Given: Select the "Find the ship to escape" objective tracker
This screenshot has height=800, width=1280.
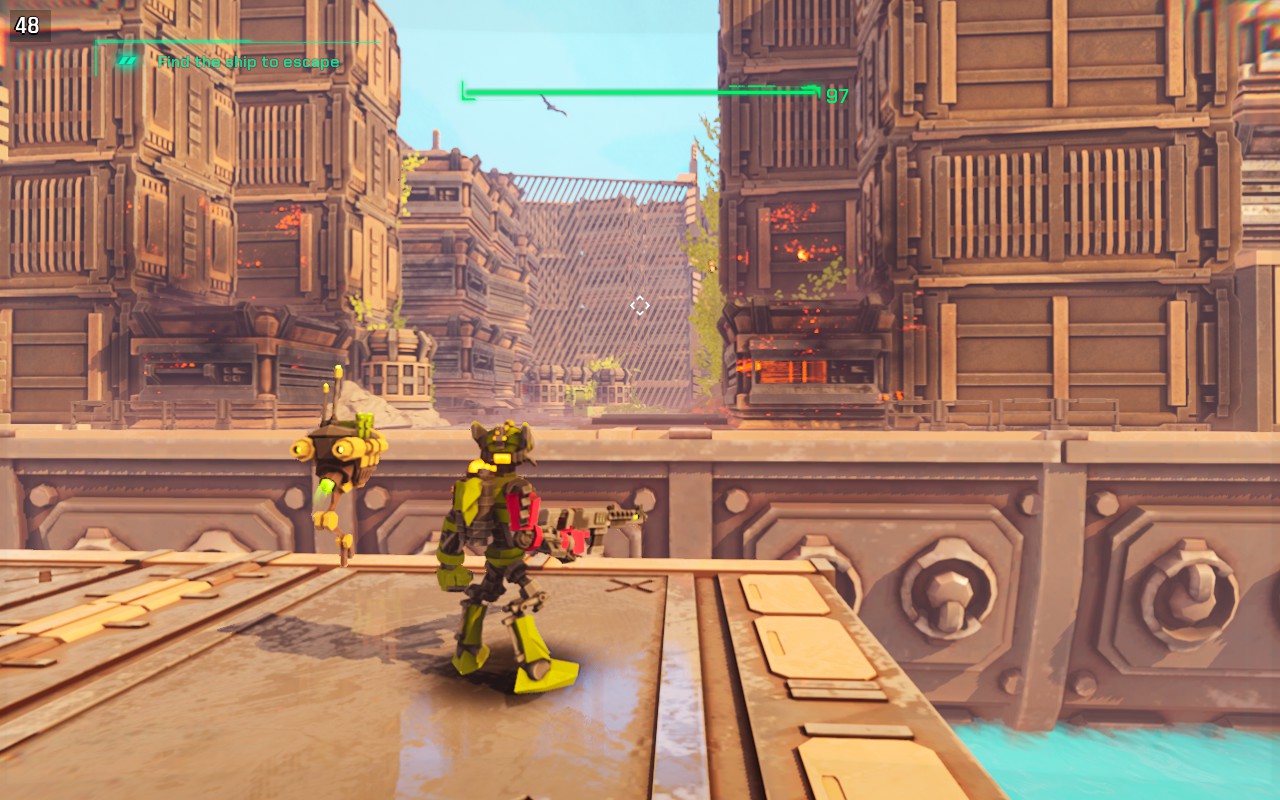Looking at the screenshot, I should [248, 62].
